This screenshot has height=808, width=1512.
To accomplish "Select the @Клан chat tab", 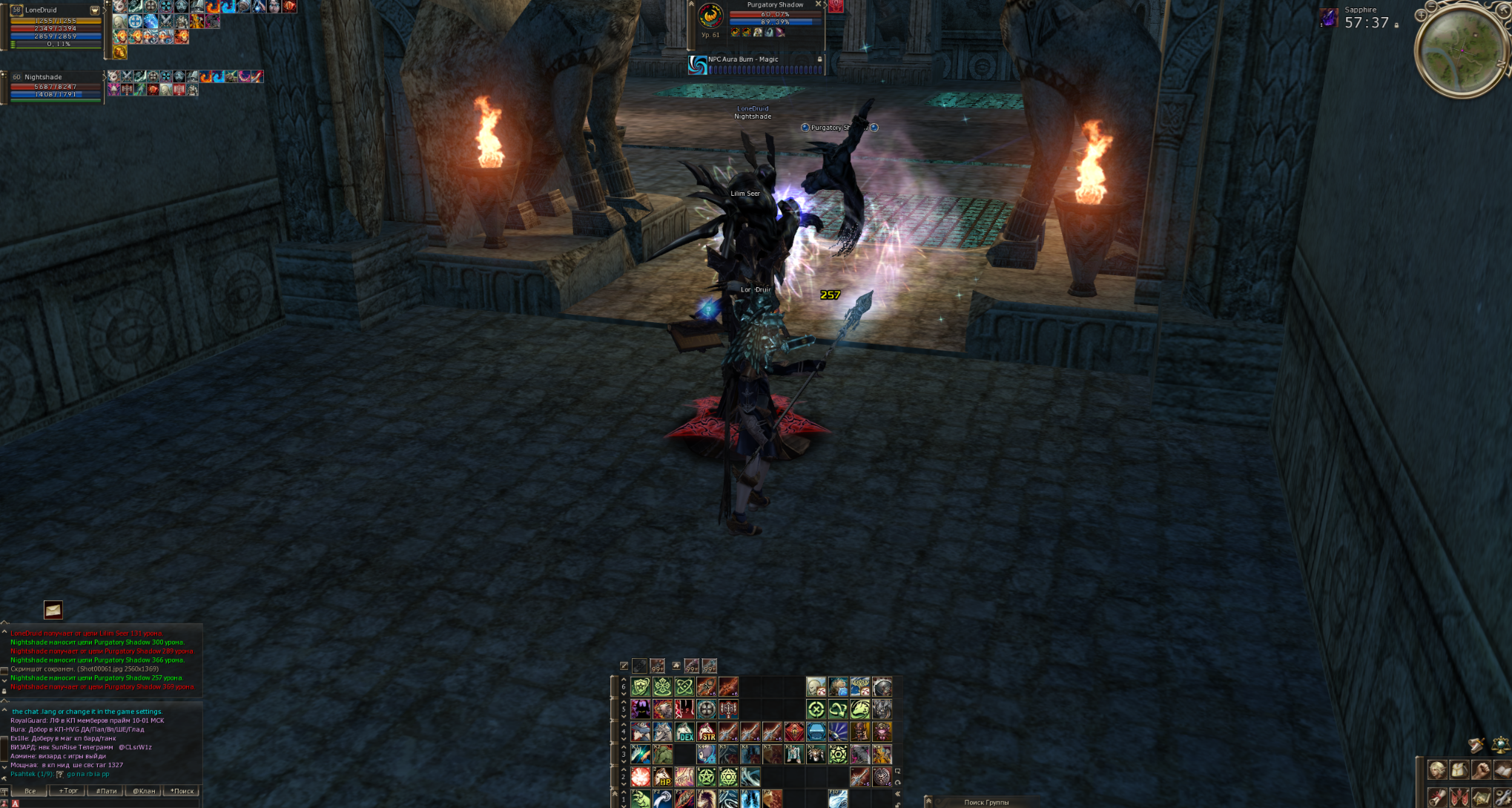I will (144, 791).
